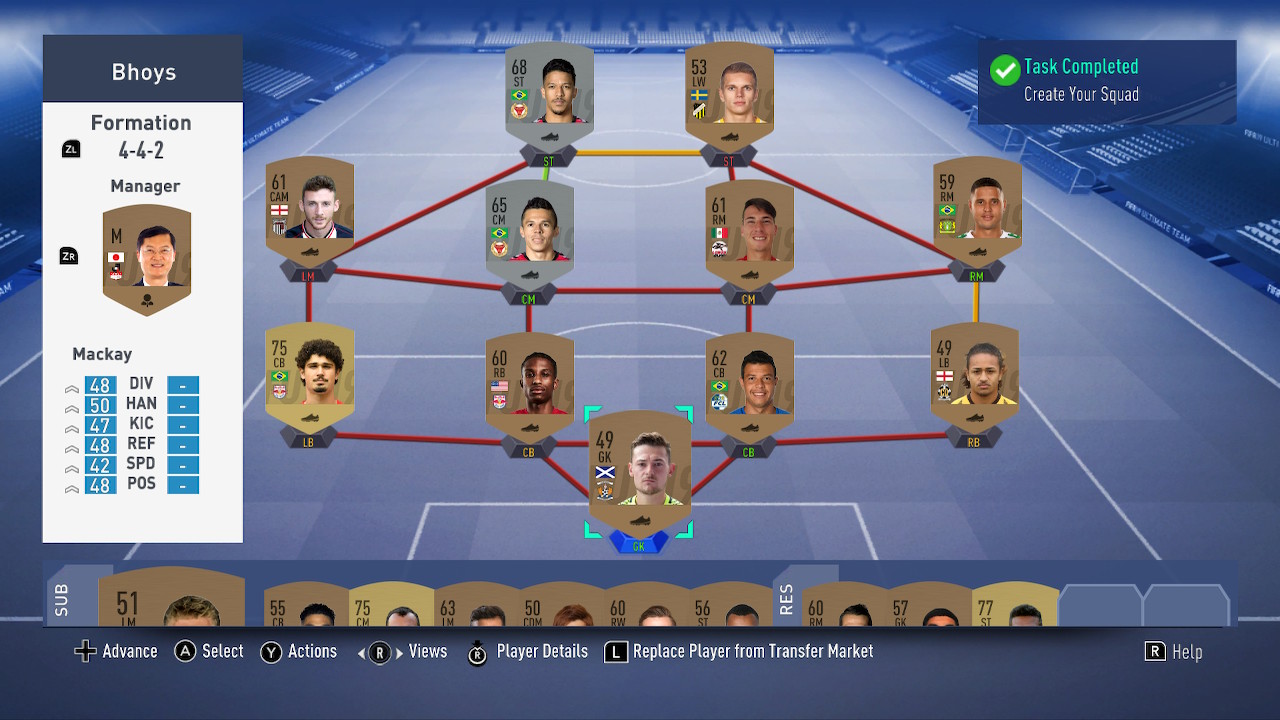Image resolution: width=1280 pixels, height=720 pixels.
Task: Click the Y Actions button icon
Action: 271,651
